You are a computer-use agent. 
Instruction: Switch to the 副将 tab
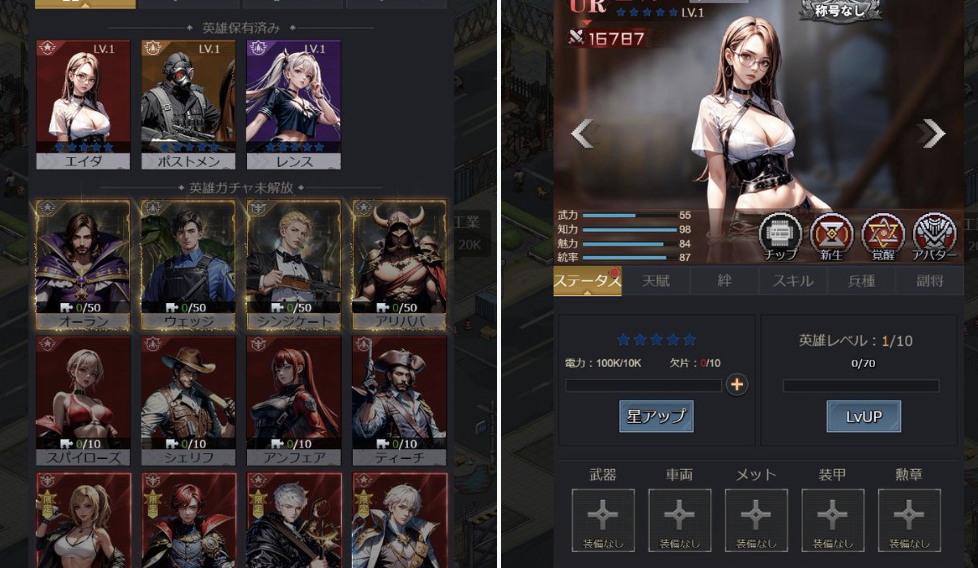coord(930,281)
